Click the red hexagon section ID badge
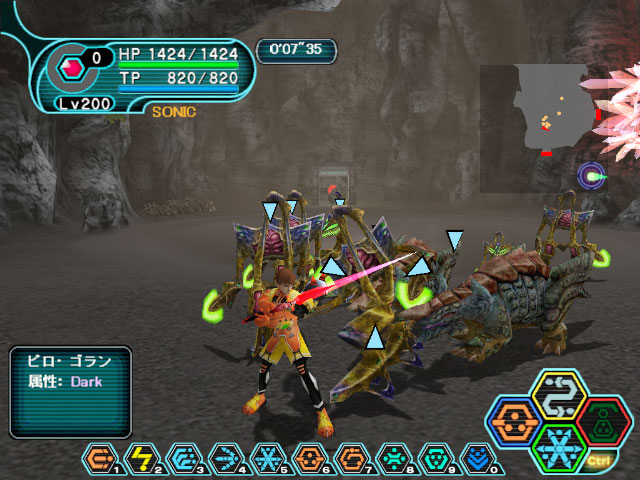This screenshot has width=640, height=480. point(71,68)
